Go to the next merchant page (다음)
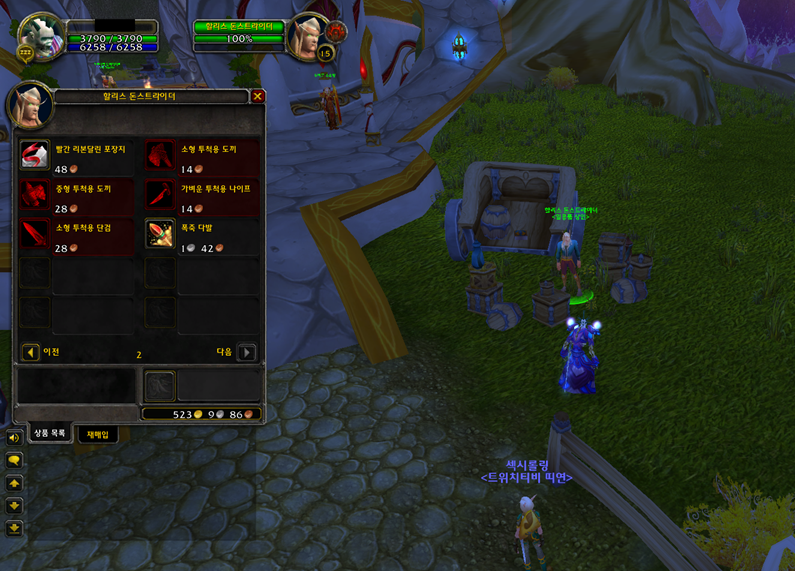 click(246, 352)
